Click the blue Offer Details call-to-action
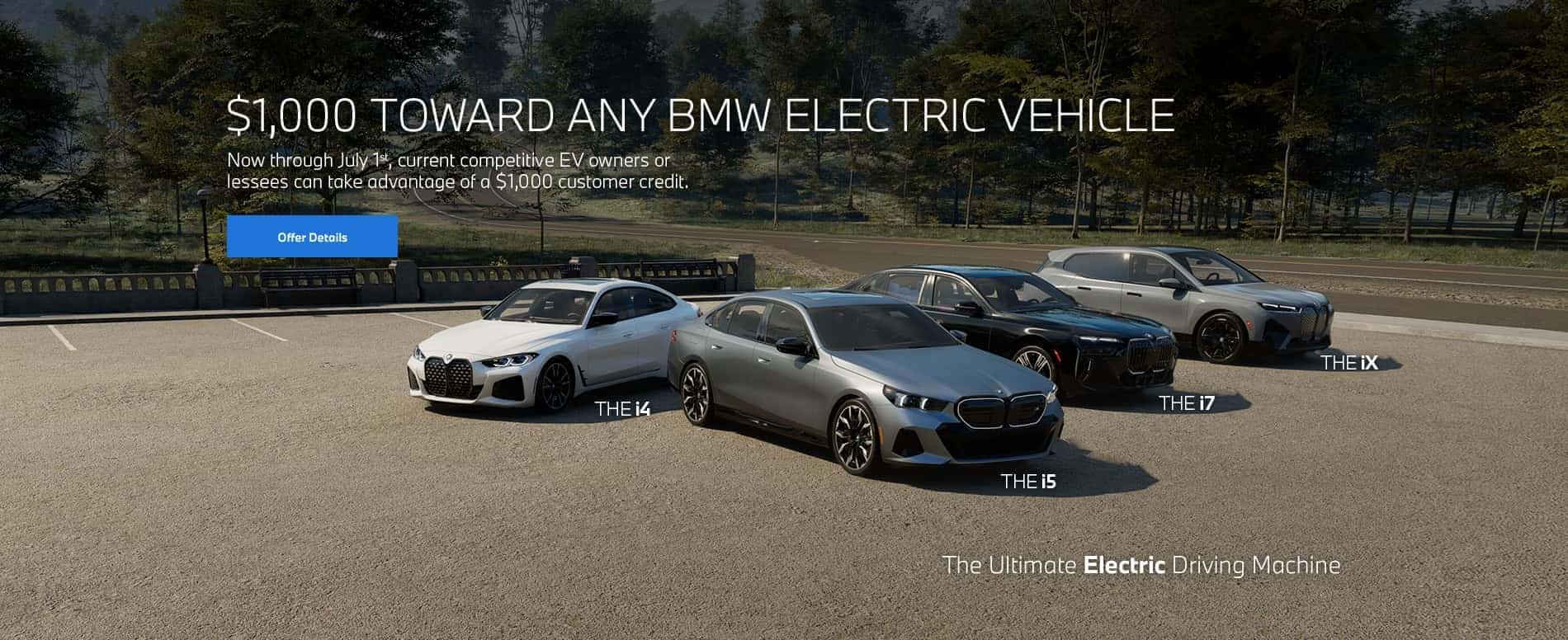This screenshot has width=1568, height=640. (x=311, y=237)
